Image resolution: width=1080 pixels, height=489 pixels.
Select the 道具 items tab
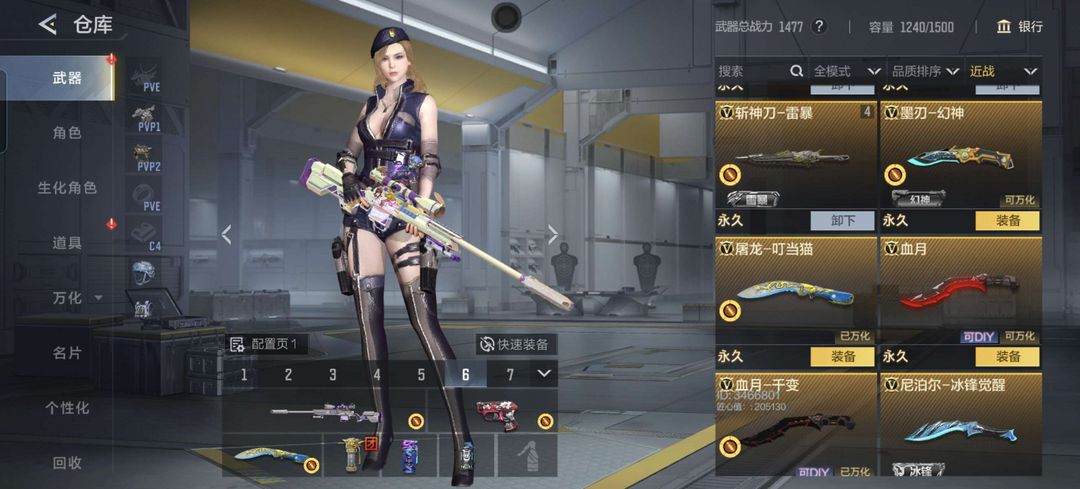click(x=66, y=242)
